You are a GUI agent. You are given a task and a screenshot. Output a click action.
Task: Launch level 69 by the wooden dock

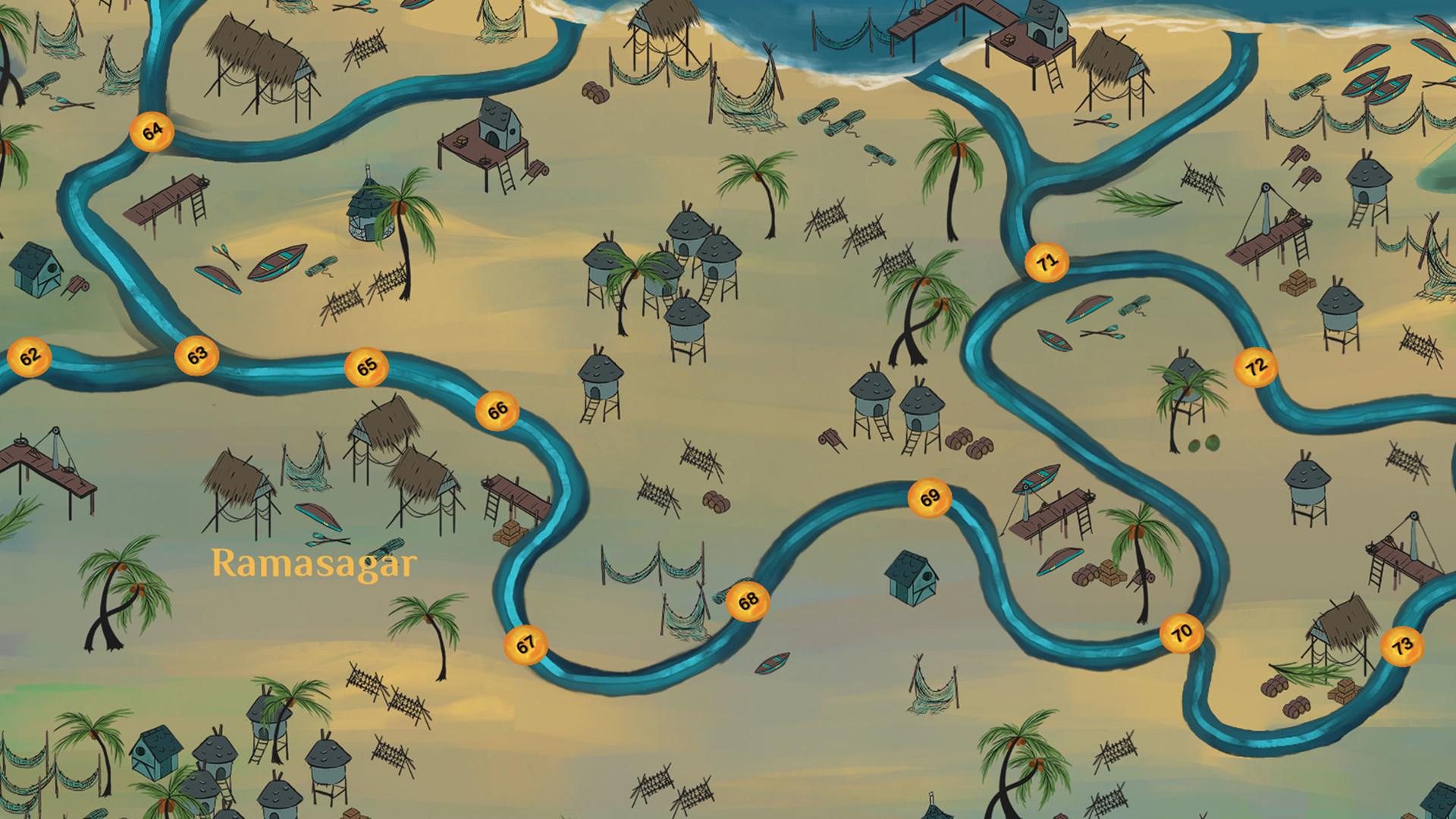930,498
